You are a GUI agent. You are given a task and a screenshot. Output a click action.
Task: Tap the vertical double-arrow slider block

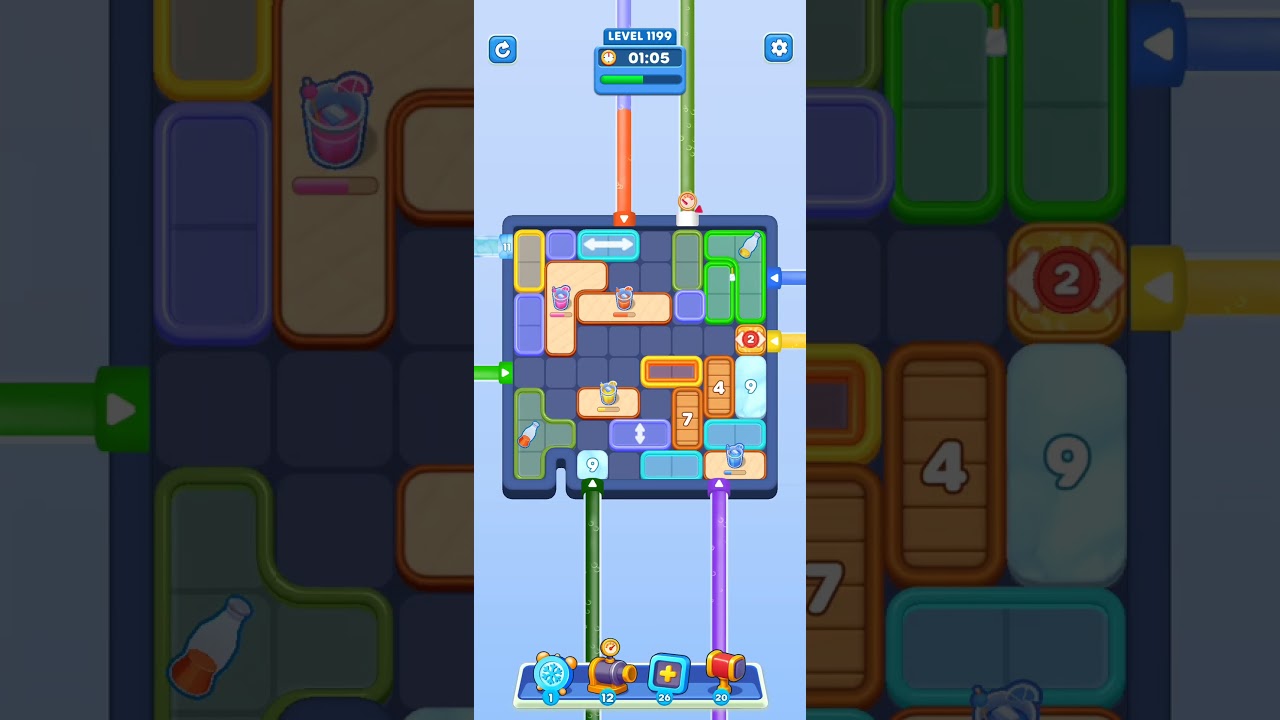point(640,433)
